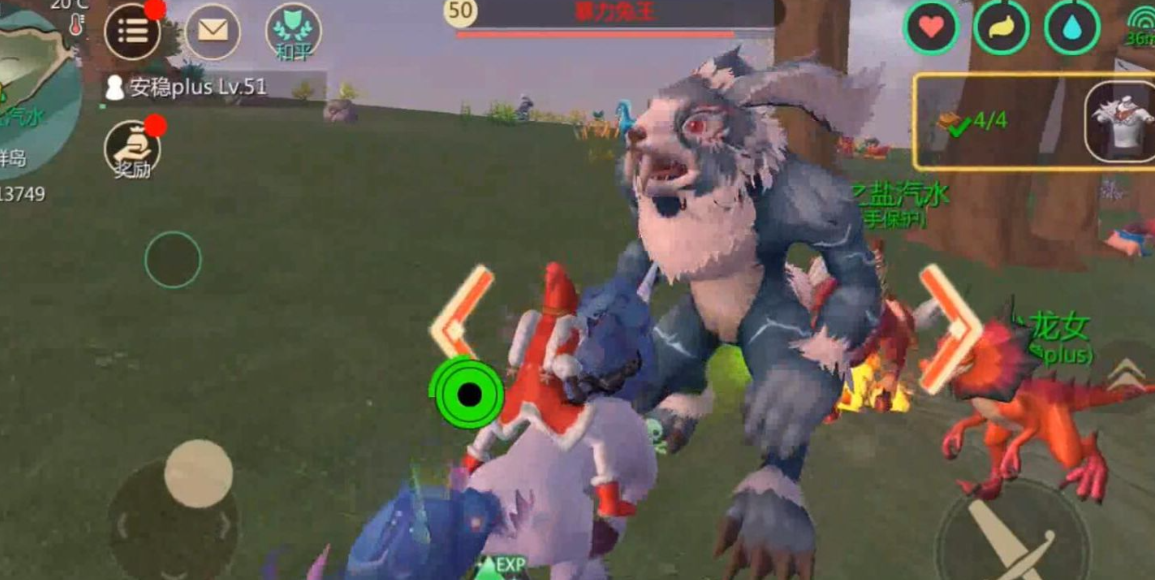The image size is (1155, 580).
Task: Open the 奖励 rewards button
Action: (x=132, y=150)
